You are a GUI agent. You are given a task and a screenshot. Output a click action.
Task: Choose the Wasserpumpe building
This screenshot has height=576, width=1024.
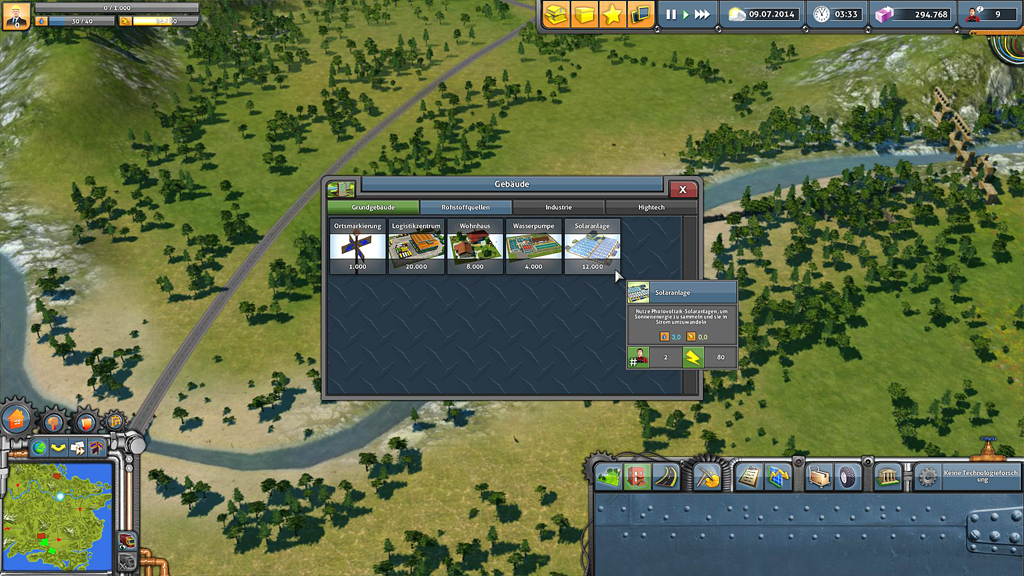point(533,247)
